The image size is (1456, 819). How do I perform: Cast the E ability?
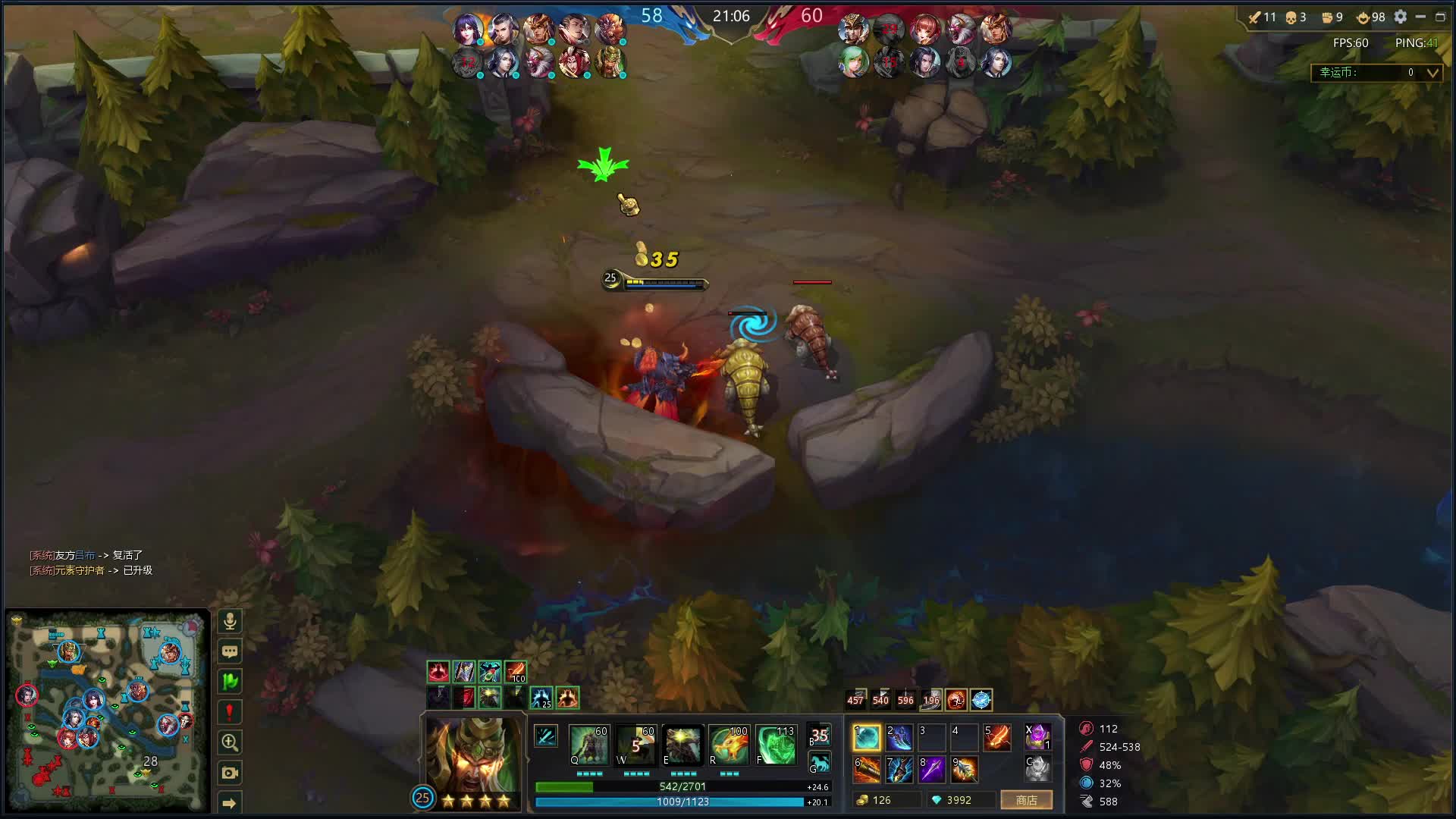click(681, 745)
